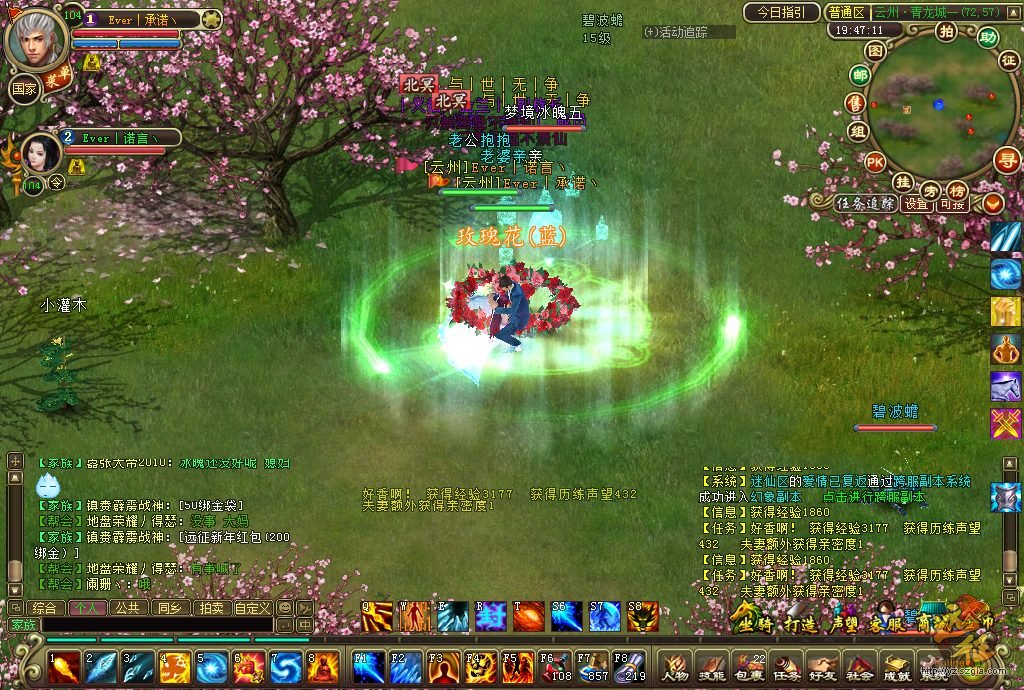The image size is (1024, 690).
Task: Click the 寻 pathfinding button
Action: [1005, 160]
